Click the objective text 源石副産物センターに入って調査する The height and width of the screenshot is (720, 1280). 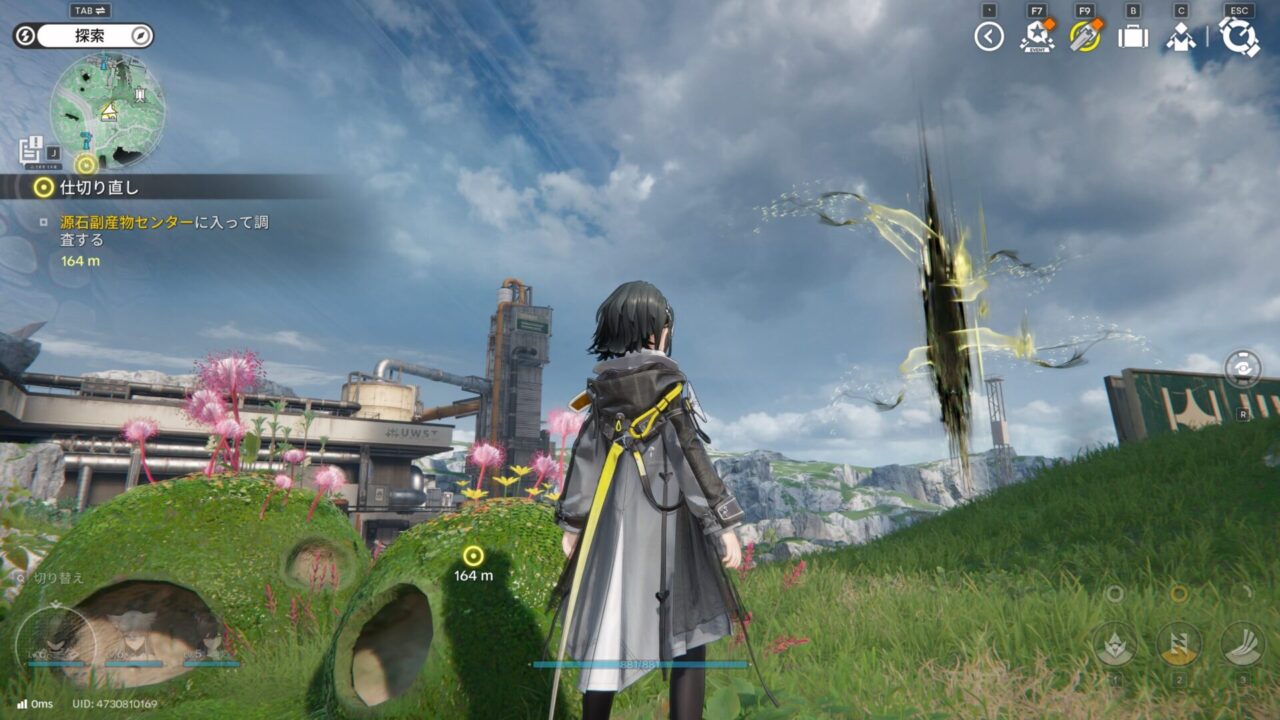pyautogui.click(x=164, y=231)
